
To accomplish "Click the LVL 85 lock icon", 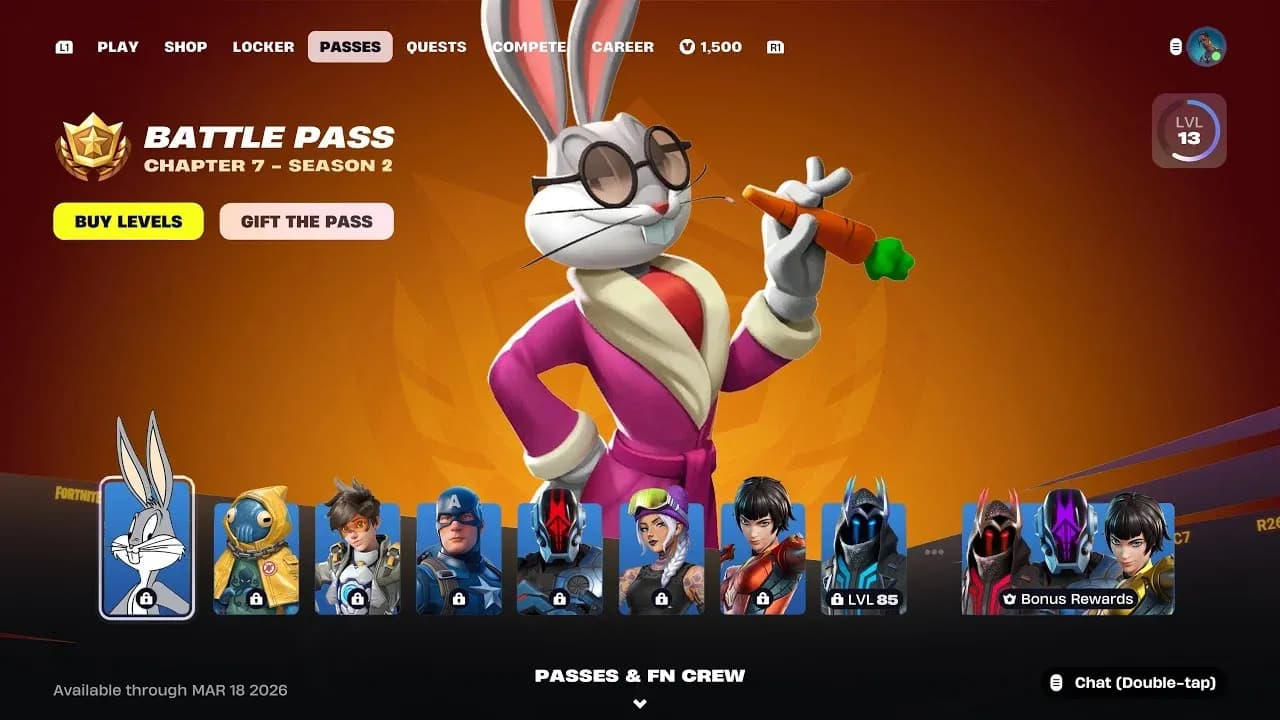I will [836, 599].
